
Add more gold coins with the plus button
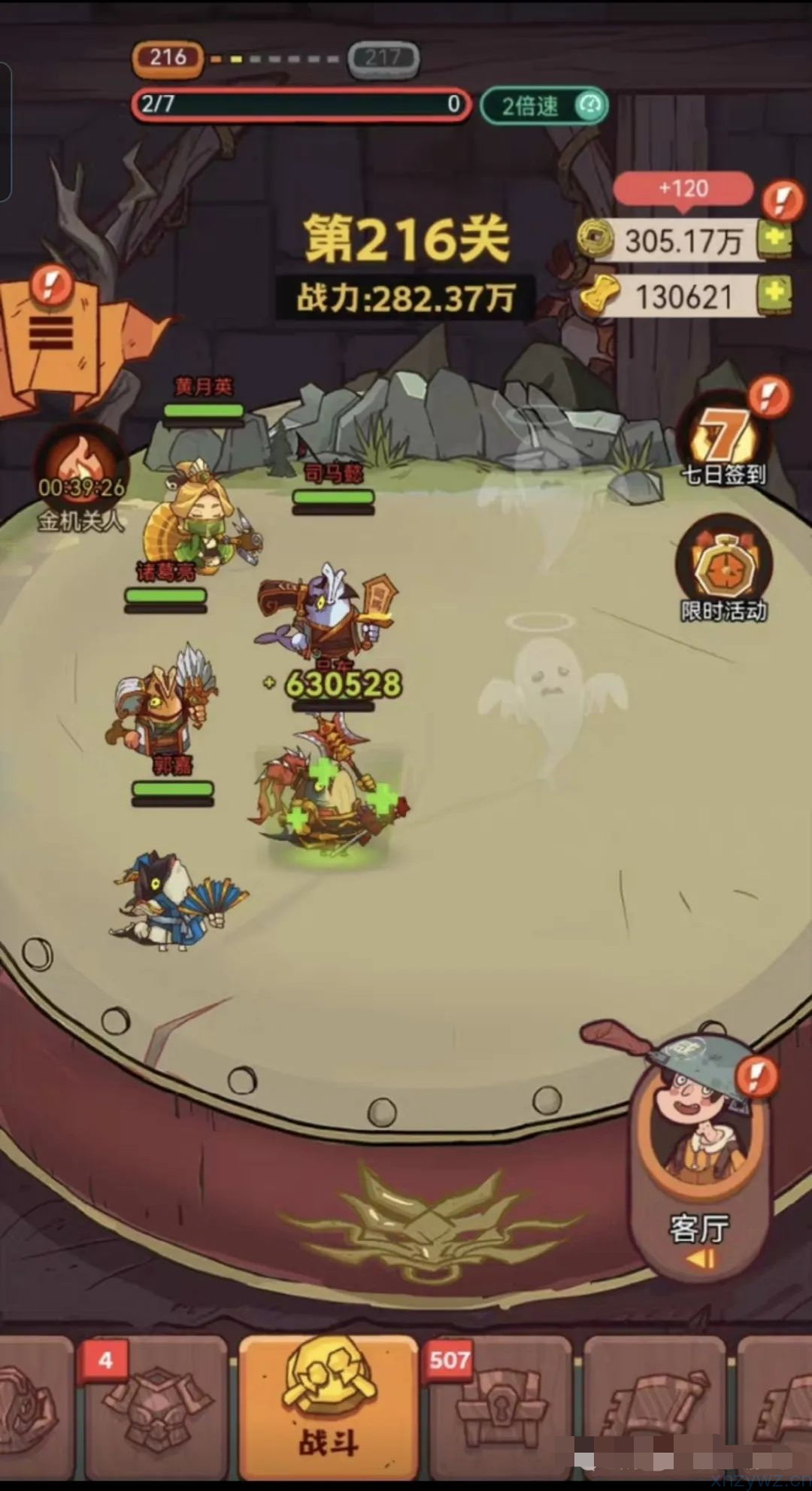coord(774,240)
